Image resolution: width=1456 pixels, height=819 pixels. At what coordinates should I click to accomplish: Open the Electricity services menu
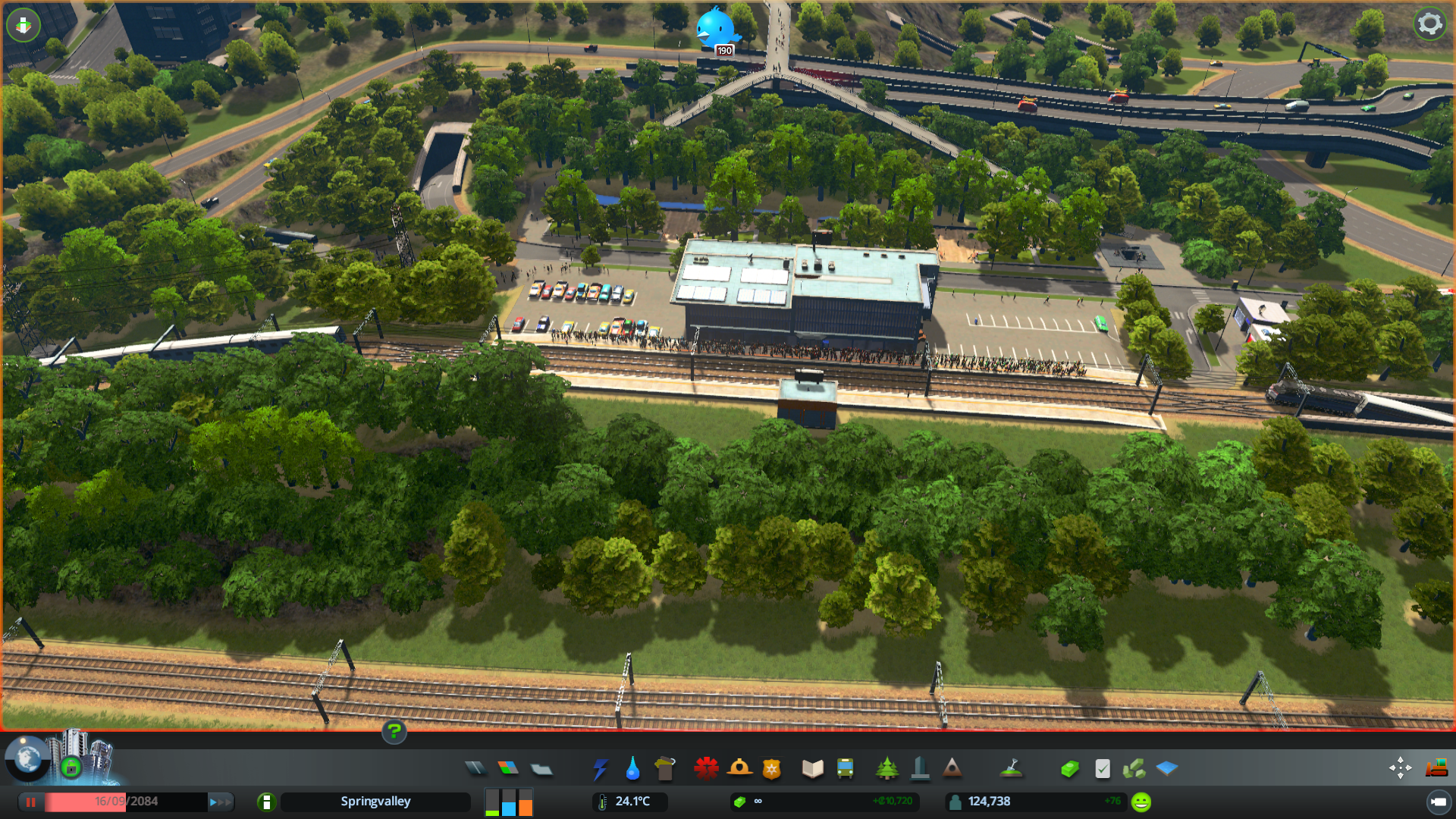(x=601, y=768)
